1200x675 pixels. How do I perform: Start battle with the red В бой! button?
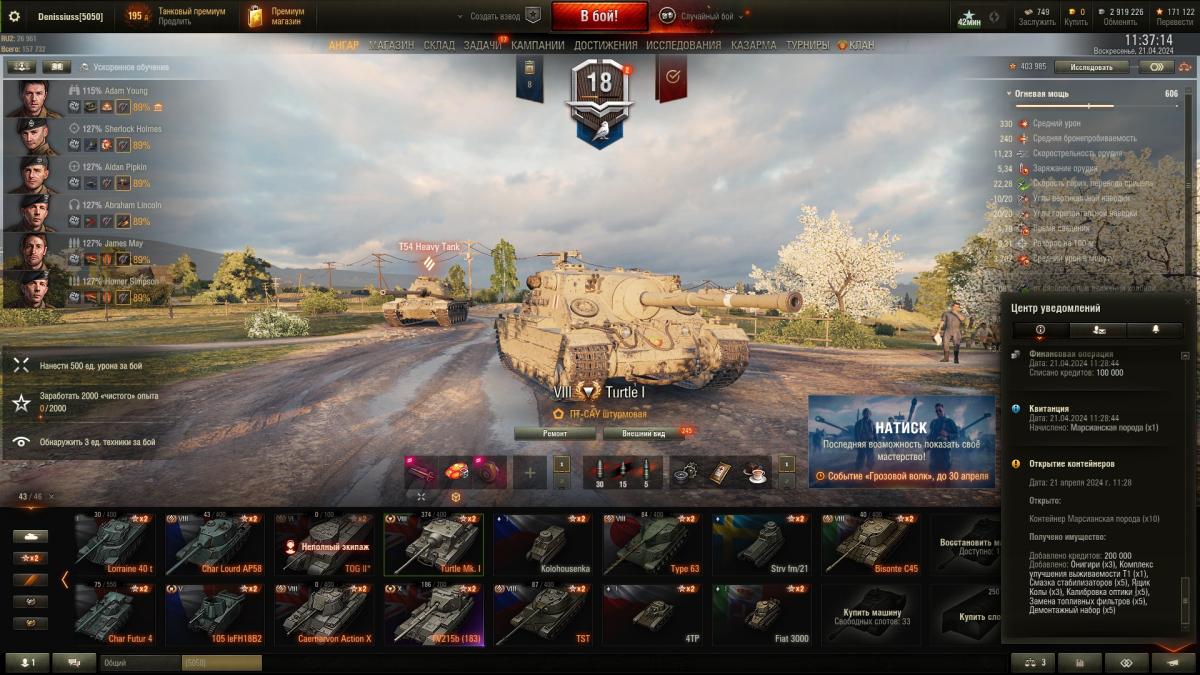tap(600, 16)
